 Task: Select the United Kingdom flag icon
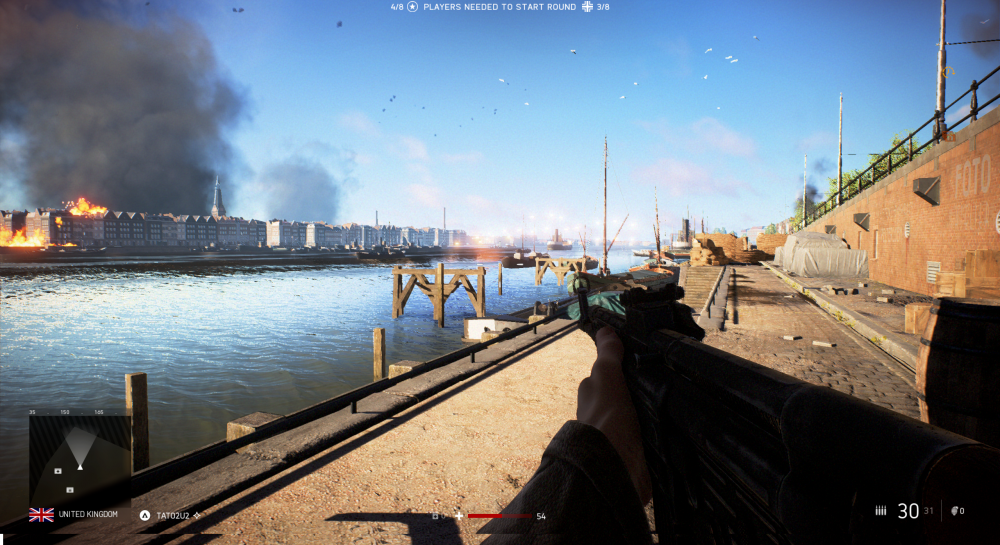[41, 514]
